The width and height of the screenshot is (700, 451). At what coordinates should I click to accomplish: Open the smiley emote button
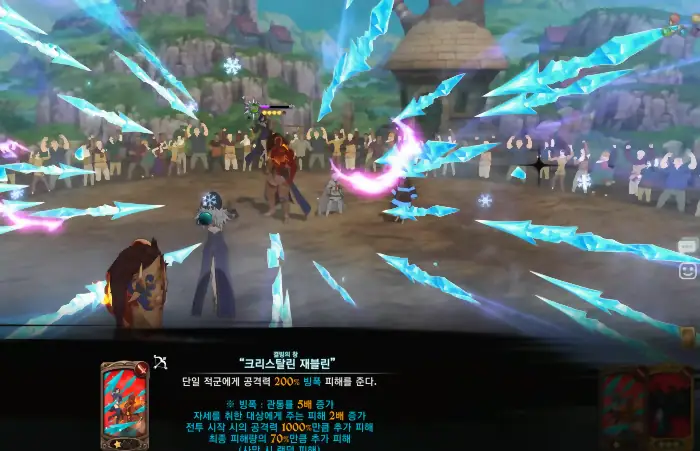point(687,270)
